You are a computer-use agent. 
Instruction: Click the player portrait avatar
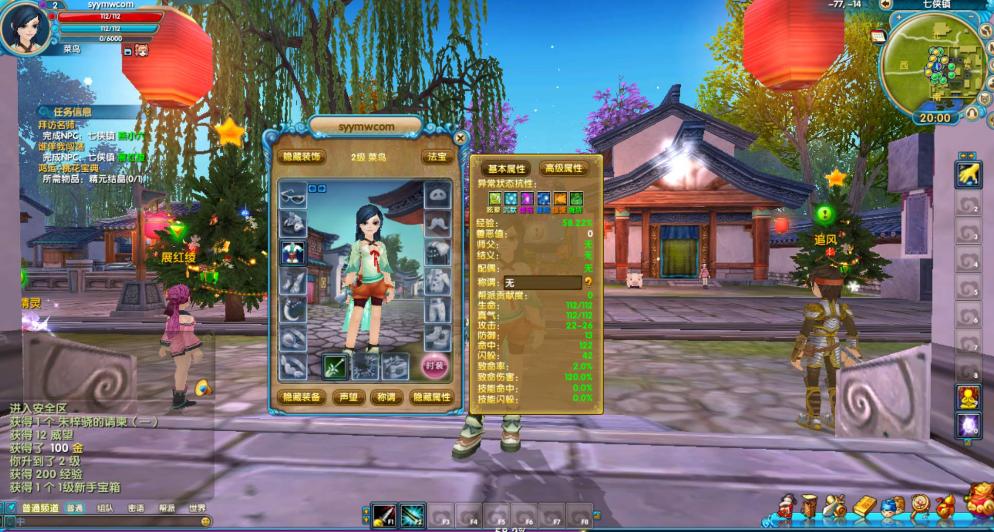click(24, 28)
